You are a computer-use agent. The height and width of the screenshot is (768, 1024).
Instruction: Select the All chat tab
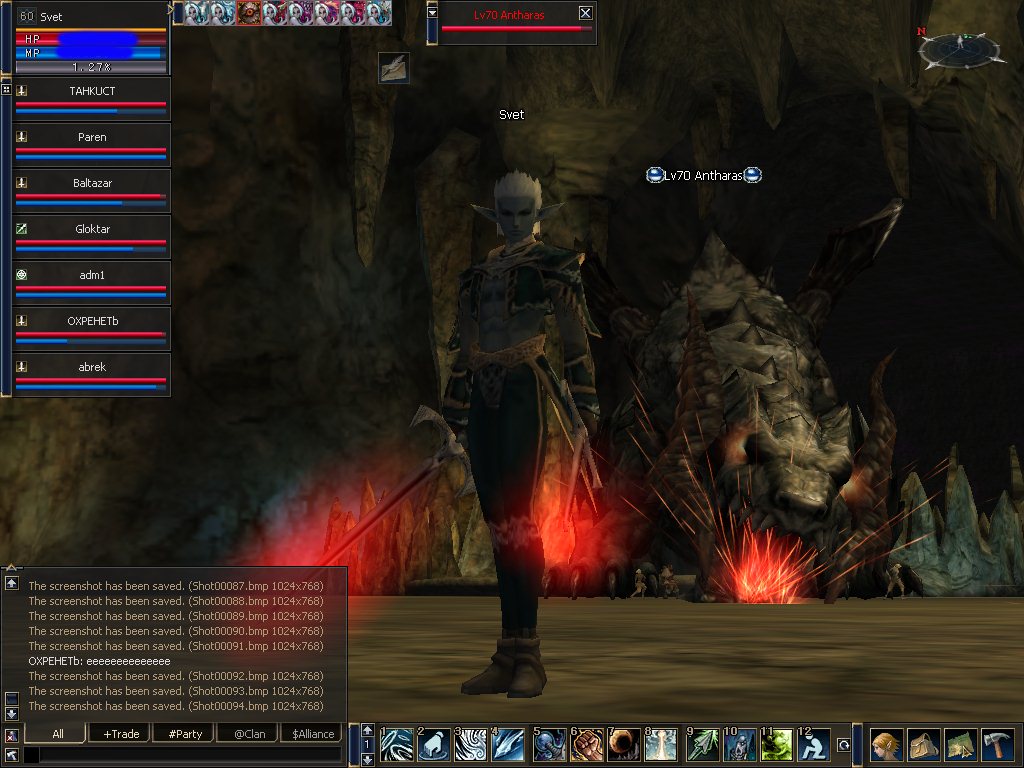pyautogui.click(x=57, y=734)
